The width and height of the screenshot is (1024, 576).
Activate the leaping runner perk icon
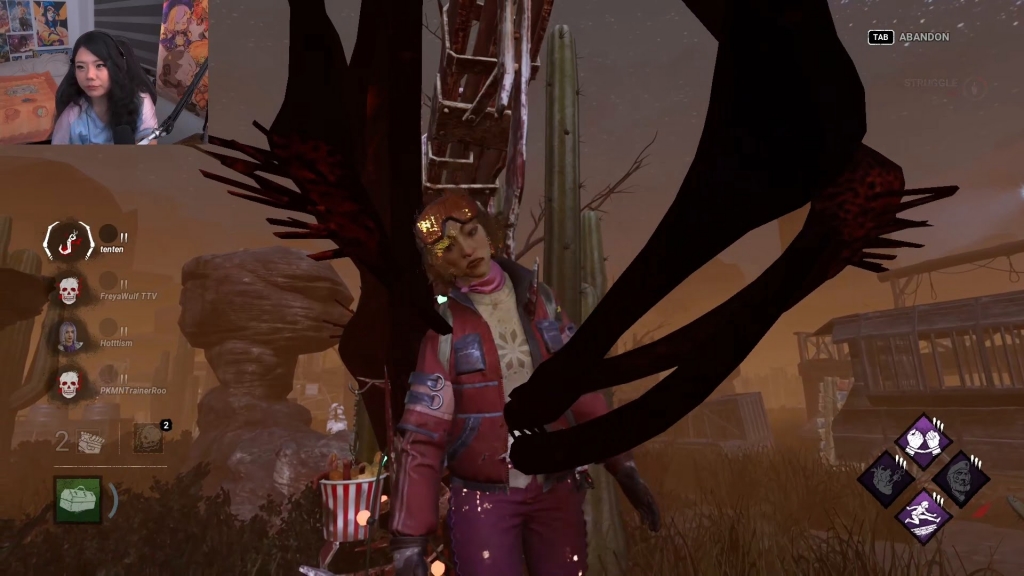click(922, 516)
